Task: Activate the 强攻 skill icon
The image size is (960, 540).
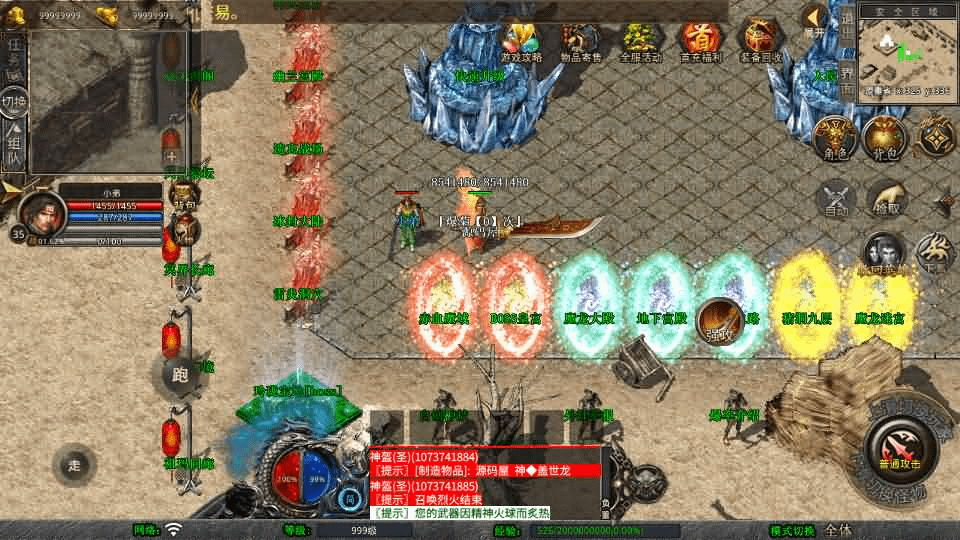Action: 718,321
